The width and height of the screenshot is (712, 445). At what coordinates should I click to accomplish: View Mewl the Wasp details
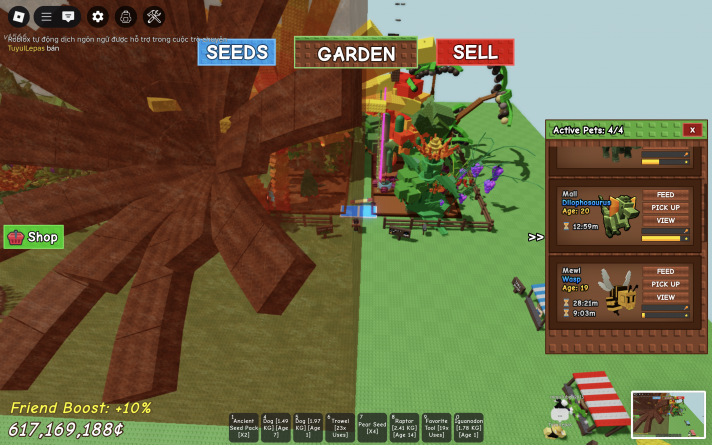click(665, 297)
